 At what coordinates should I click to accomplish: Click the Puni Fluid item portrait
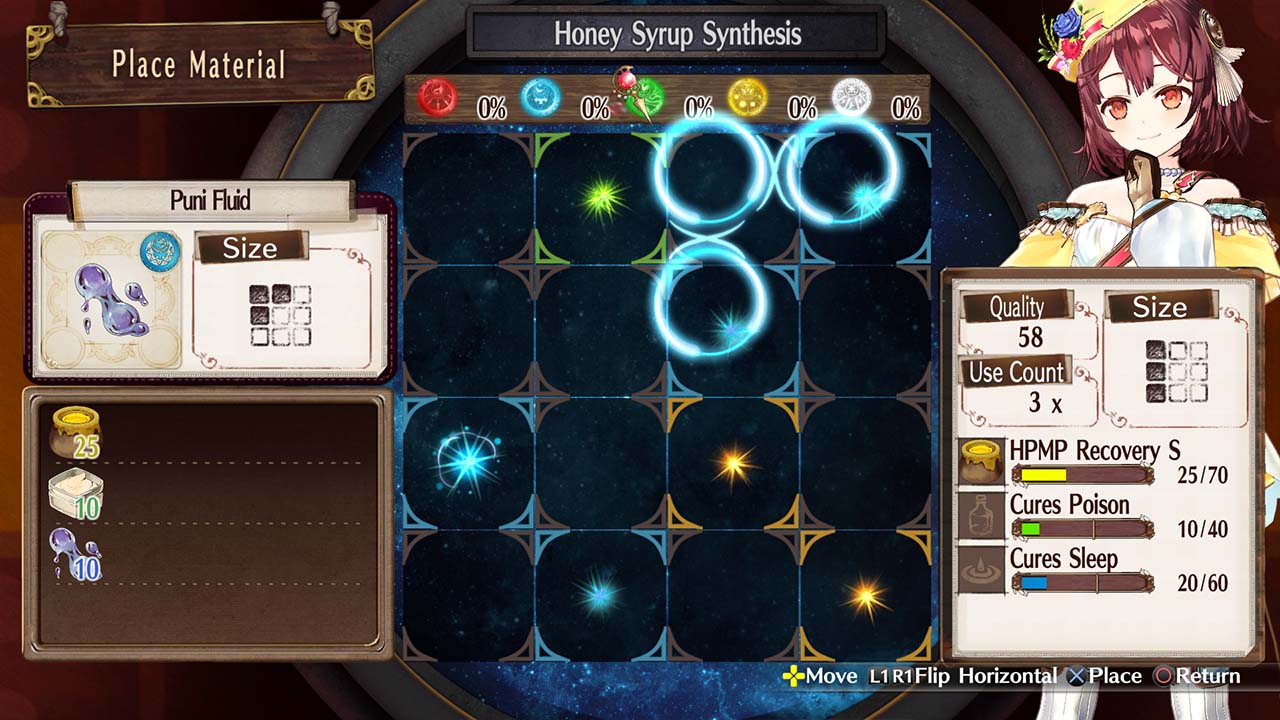pyautogui.click(x=111, y=300)
